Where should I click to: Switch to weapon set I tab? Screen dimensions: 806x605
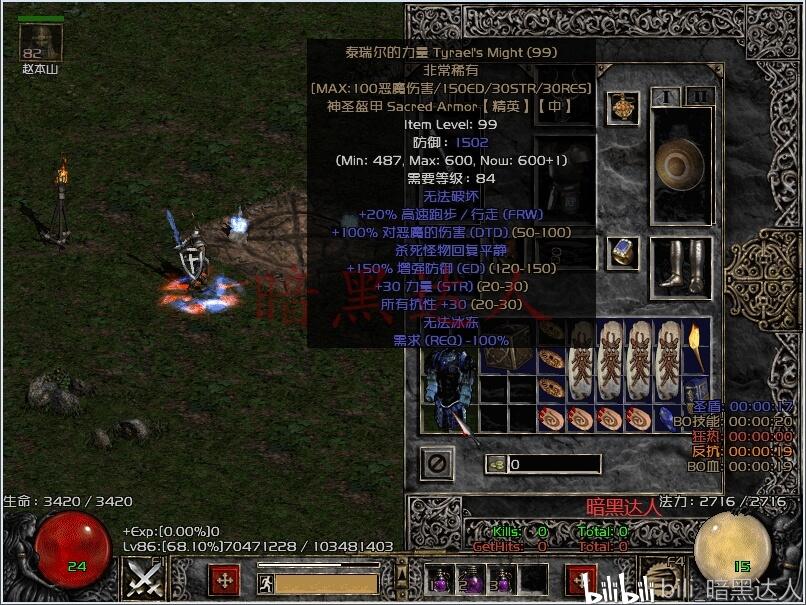point(665,96)
